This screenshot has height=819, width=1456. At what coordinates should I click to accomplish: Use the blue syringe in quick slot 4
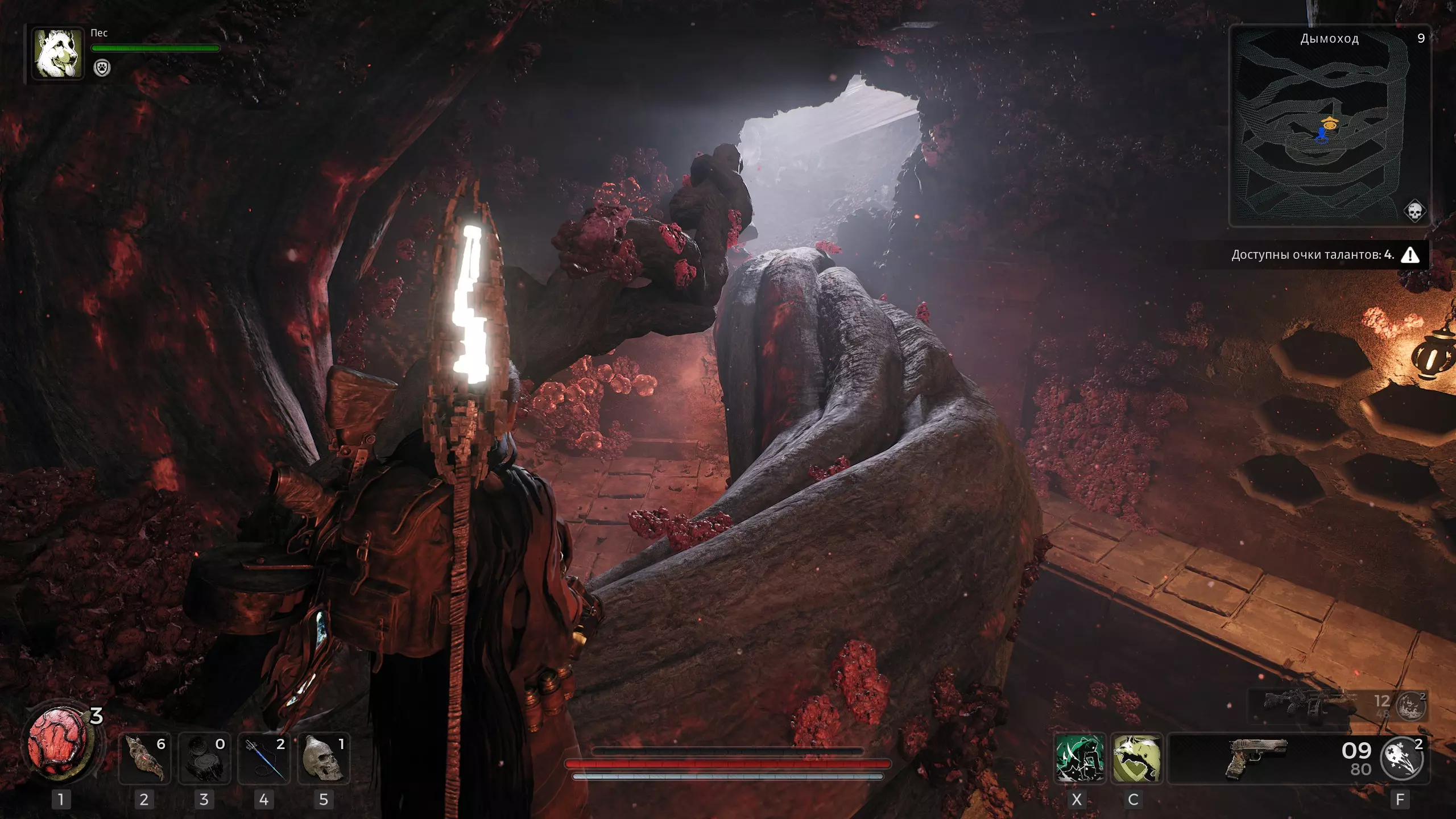(264, 758)
